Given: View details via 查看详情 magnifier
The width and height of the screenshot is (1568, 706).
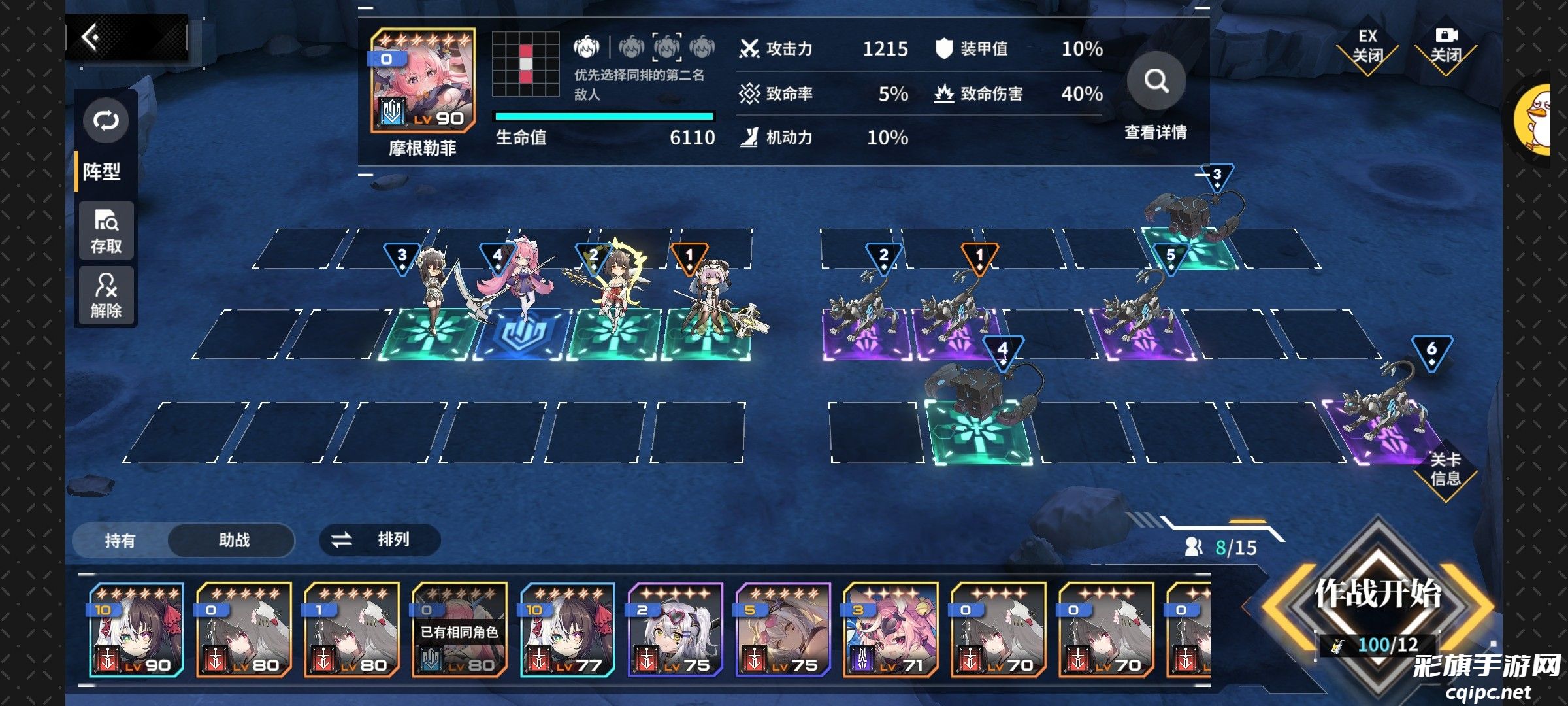Looking at the screenshot, I should point(1156,82).
